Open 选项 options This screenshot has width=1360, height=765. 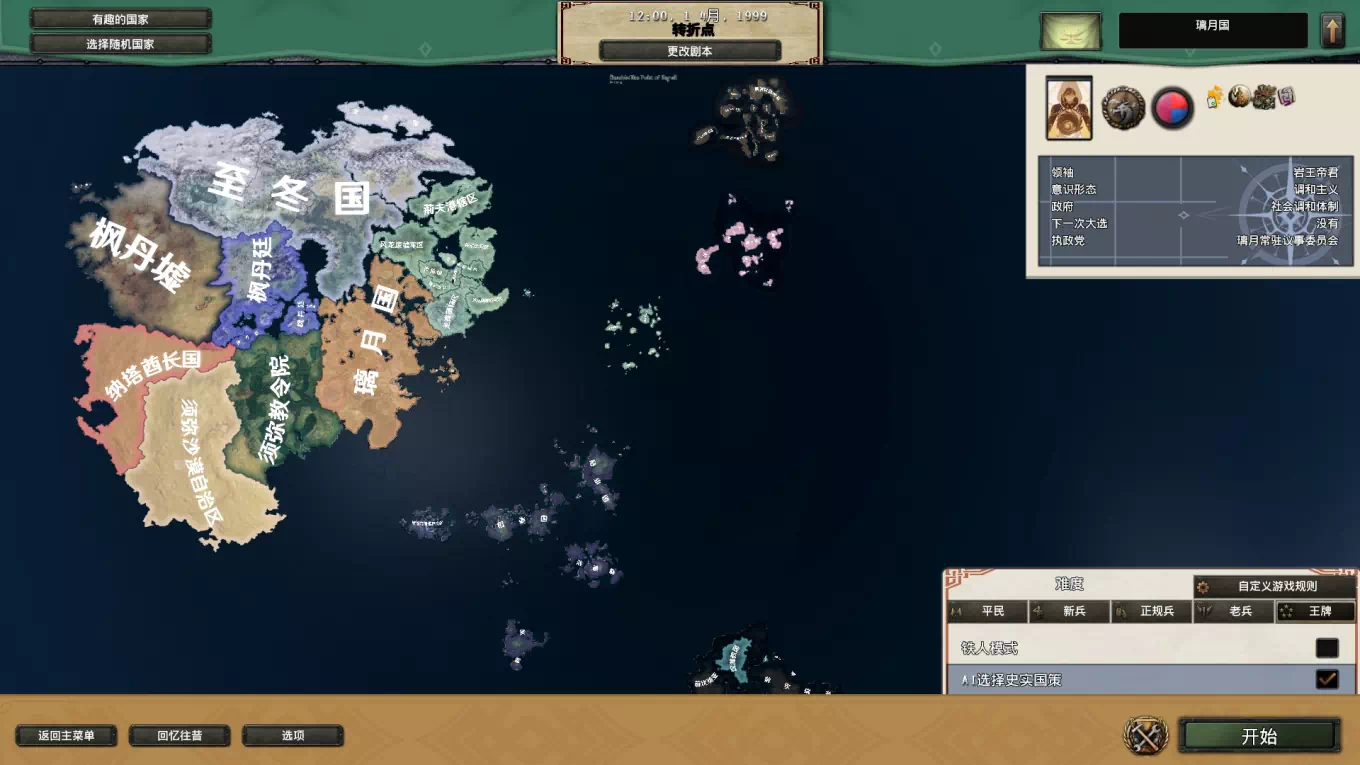pos(293,736)
